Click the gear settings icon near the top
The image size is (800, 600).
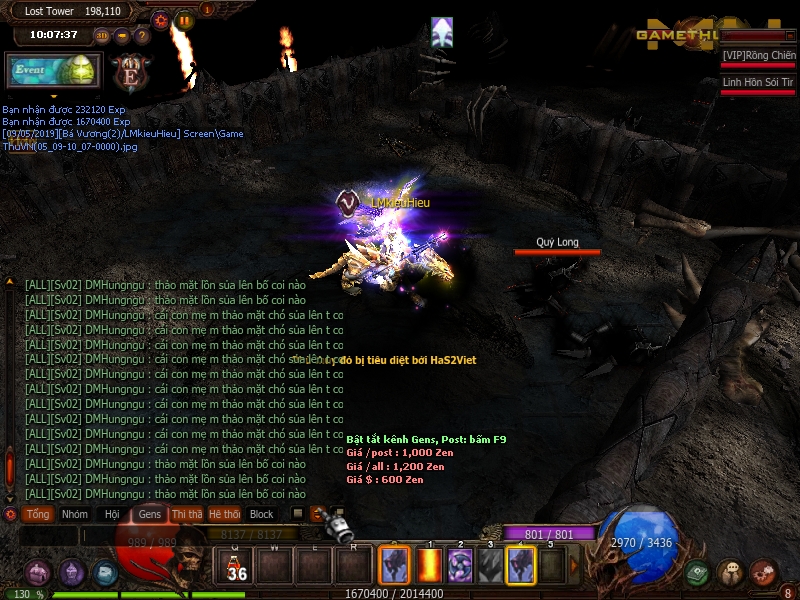pyautogui.click(x=162, y=20)
